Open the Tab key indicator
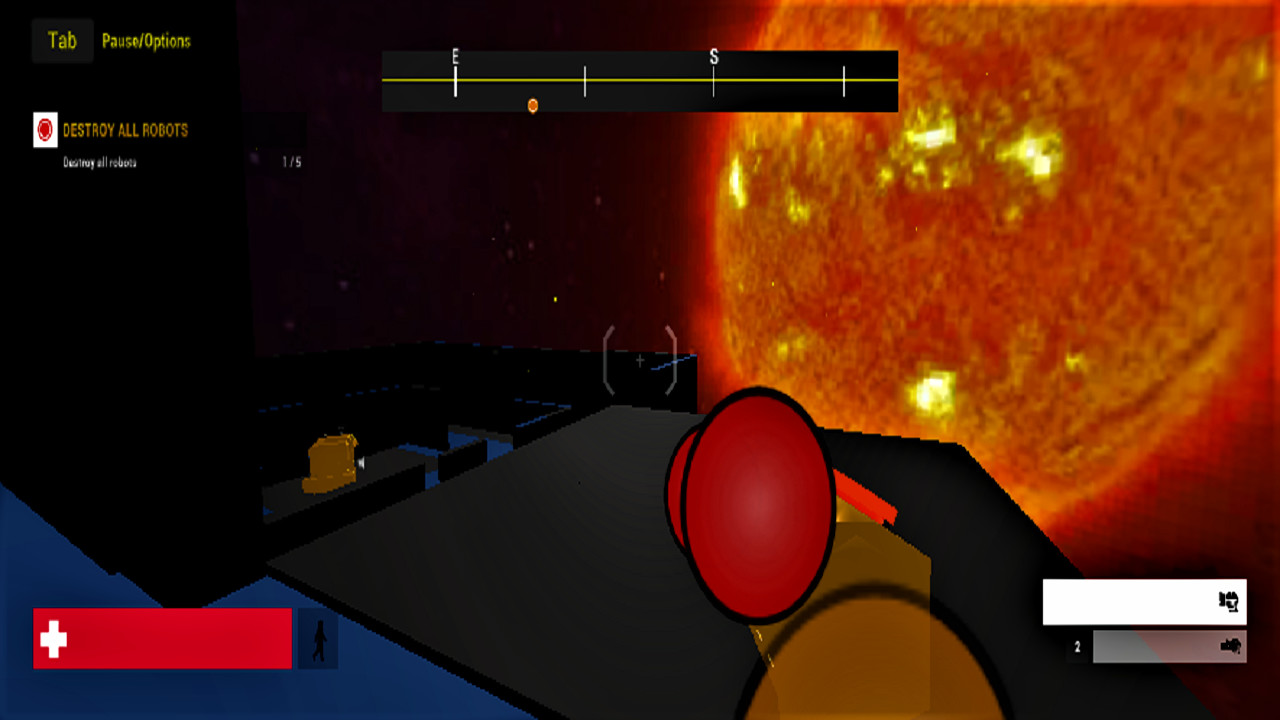 (x=61, y=40)
